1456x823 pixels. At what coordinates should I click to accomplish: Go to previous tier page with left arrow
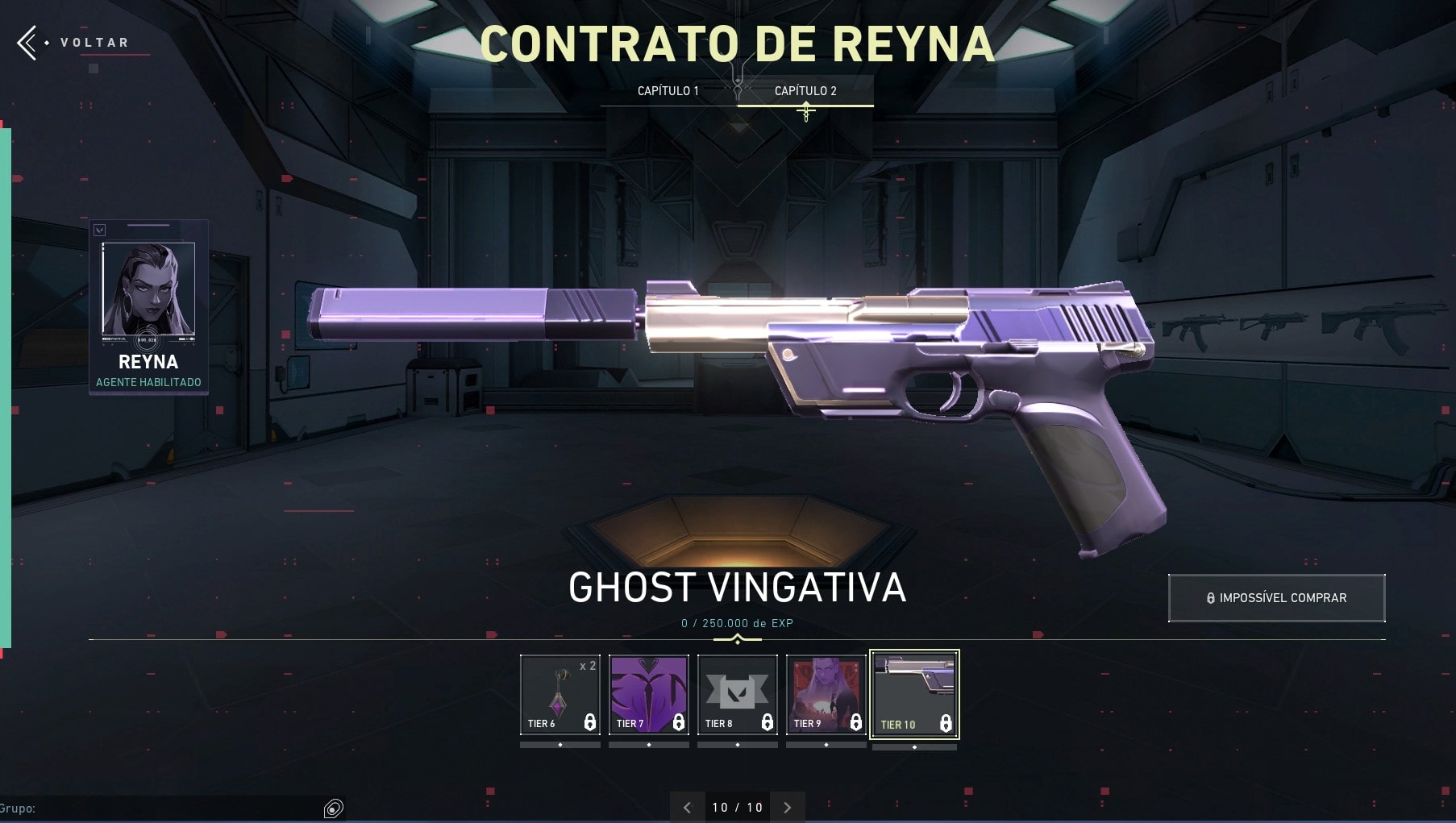[x=687, y=806]
